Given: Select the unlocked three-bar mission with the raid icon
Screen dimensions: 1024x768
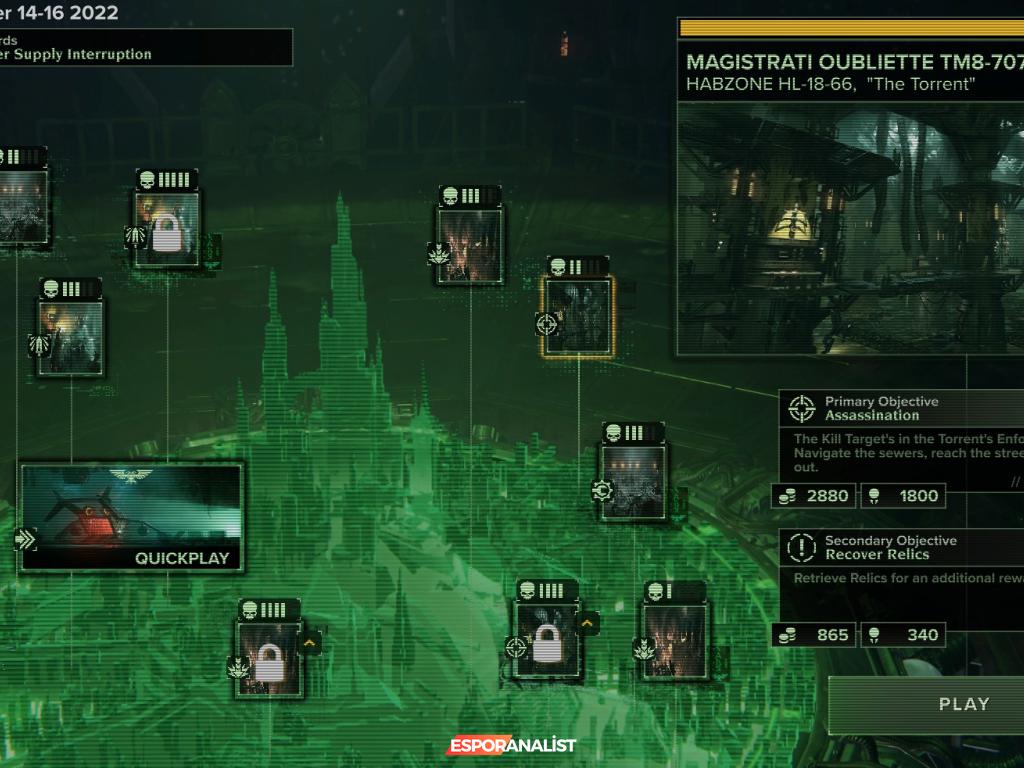Looking at the screenshot, I should 71,337.
